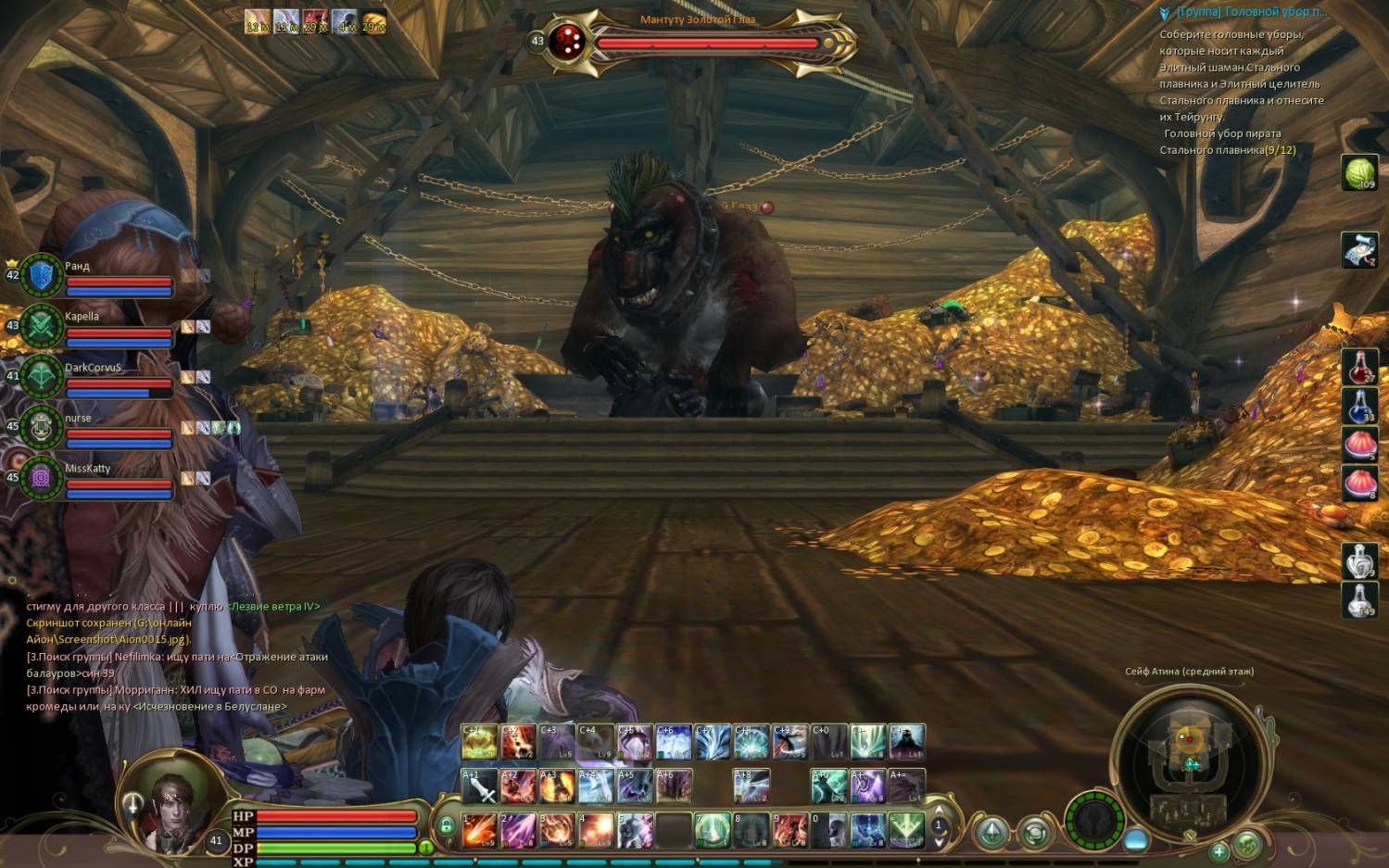Use the green cabbage item slot

1359,172
